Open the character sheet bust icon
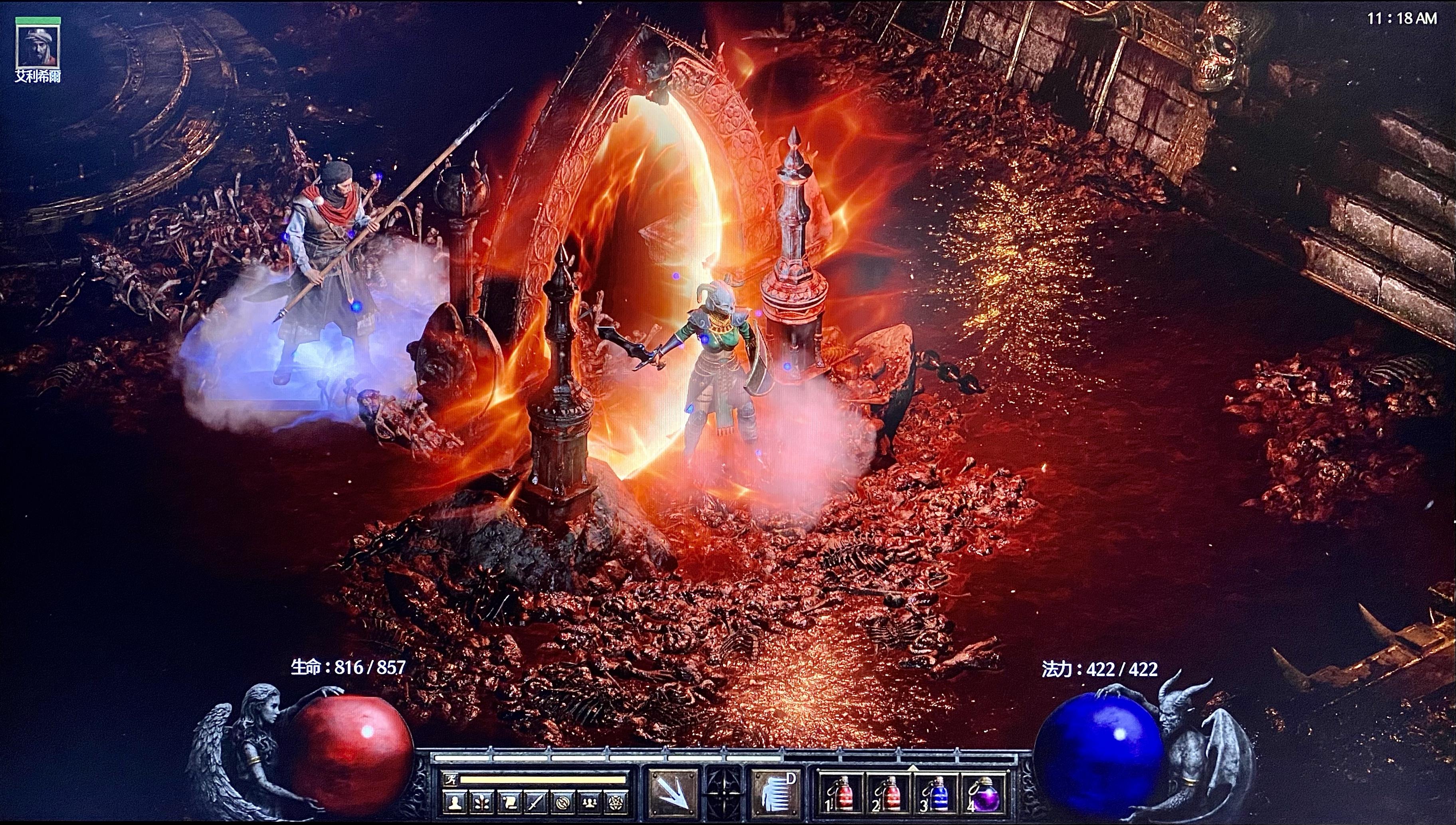 pyautogui.click(x=455, y=802)
